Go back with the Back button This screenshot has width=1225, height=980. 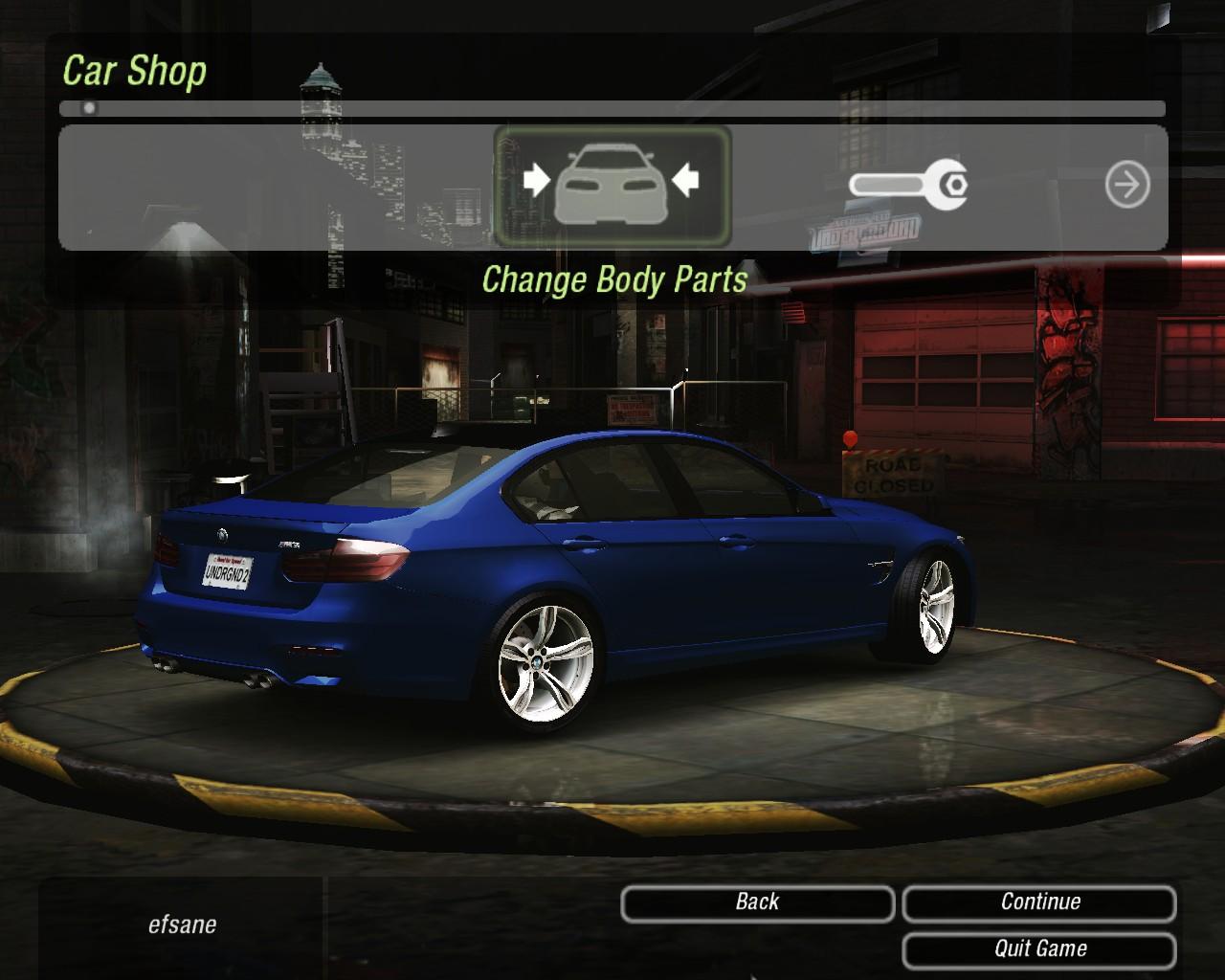pos(757,902)
